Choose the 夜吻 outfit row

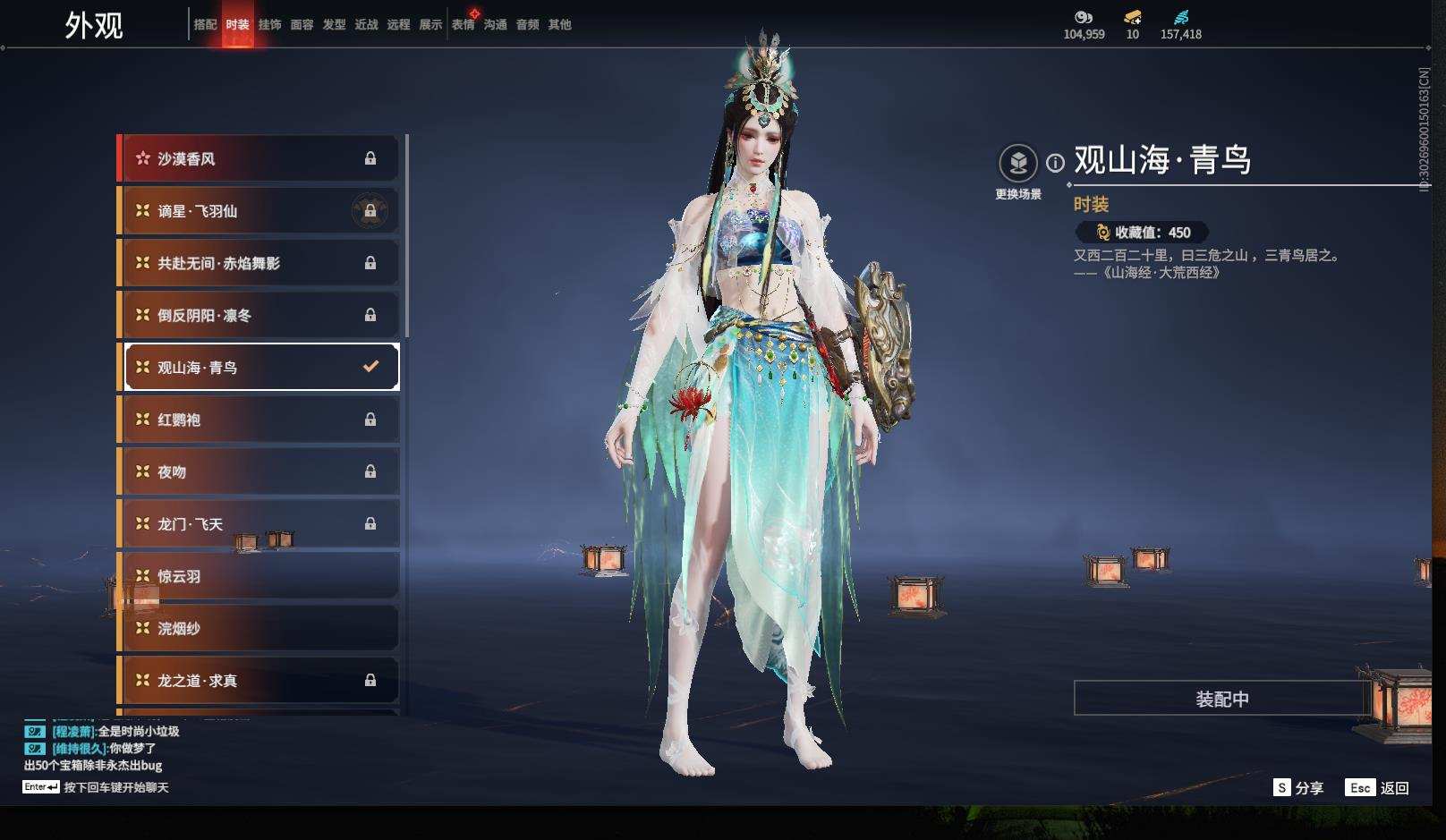pos(259,471)
